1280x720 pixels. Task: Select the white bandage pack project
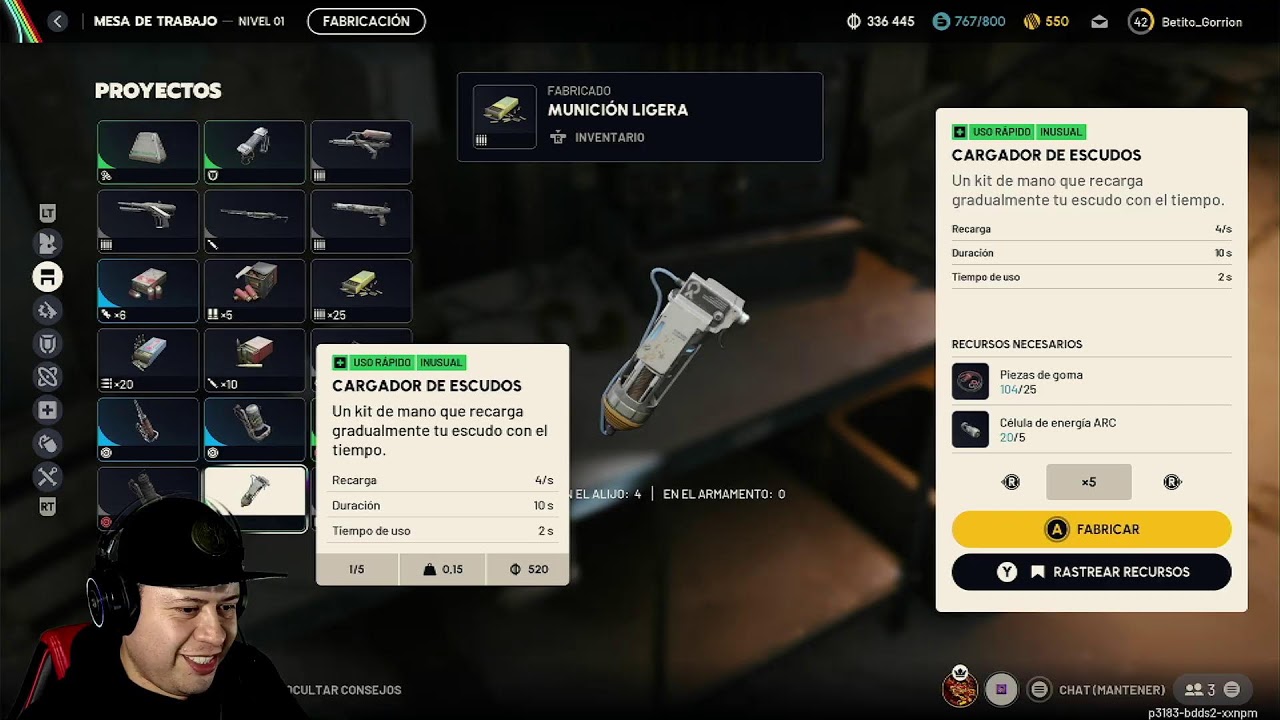[148, 151]
